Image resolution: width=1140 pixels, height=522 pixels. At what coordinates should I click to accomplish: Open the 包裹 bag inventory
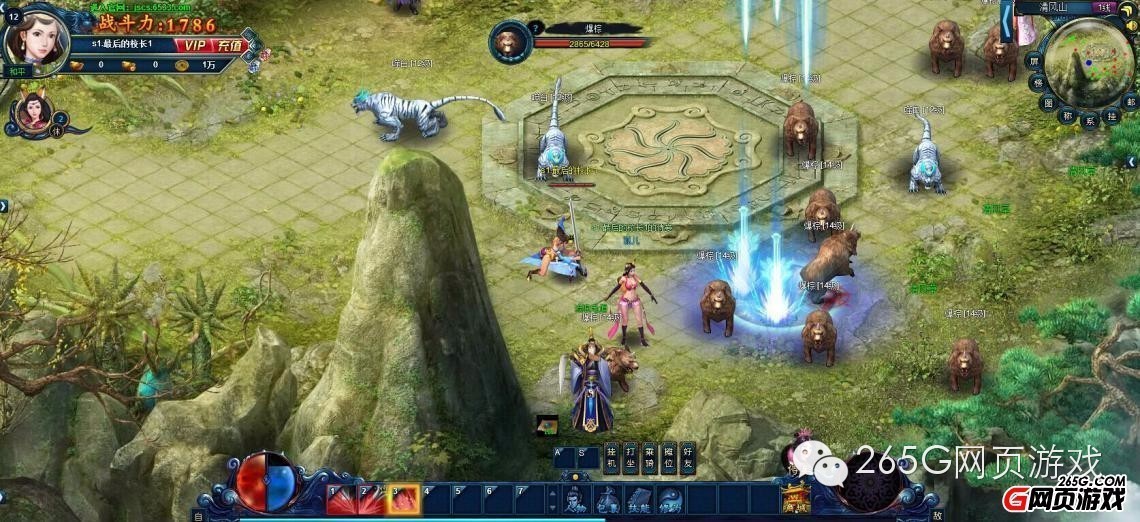pos(608,499)
